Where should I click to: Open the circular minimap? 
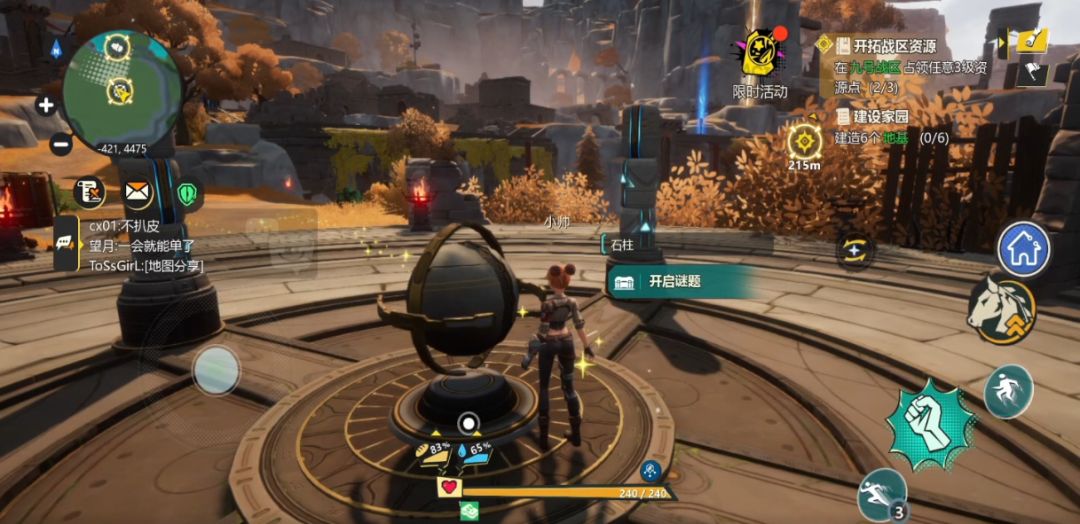[121, 85]
